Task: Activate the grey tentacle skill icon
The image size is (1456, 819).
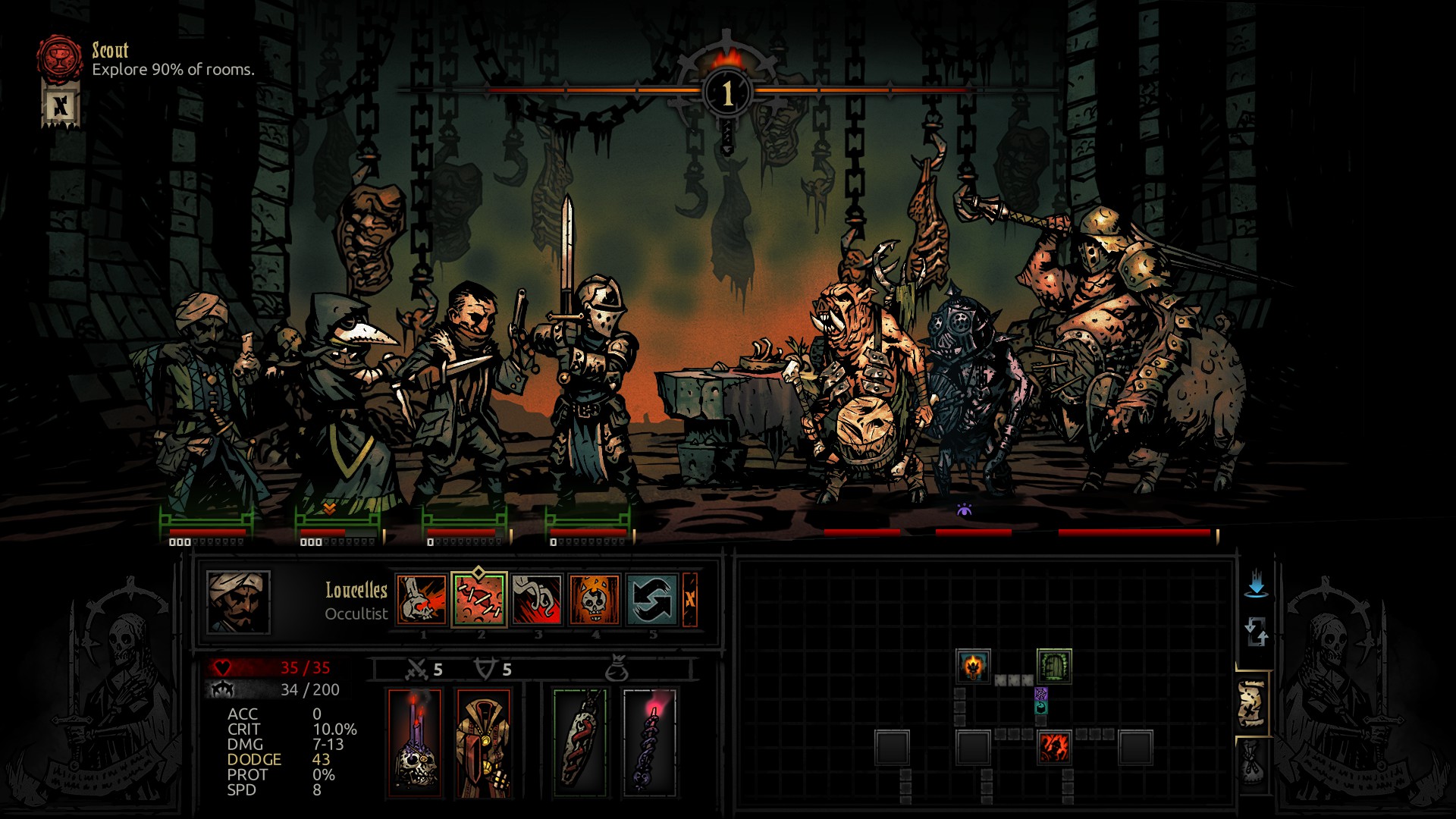Action: [x=537, y=600]
